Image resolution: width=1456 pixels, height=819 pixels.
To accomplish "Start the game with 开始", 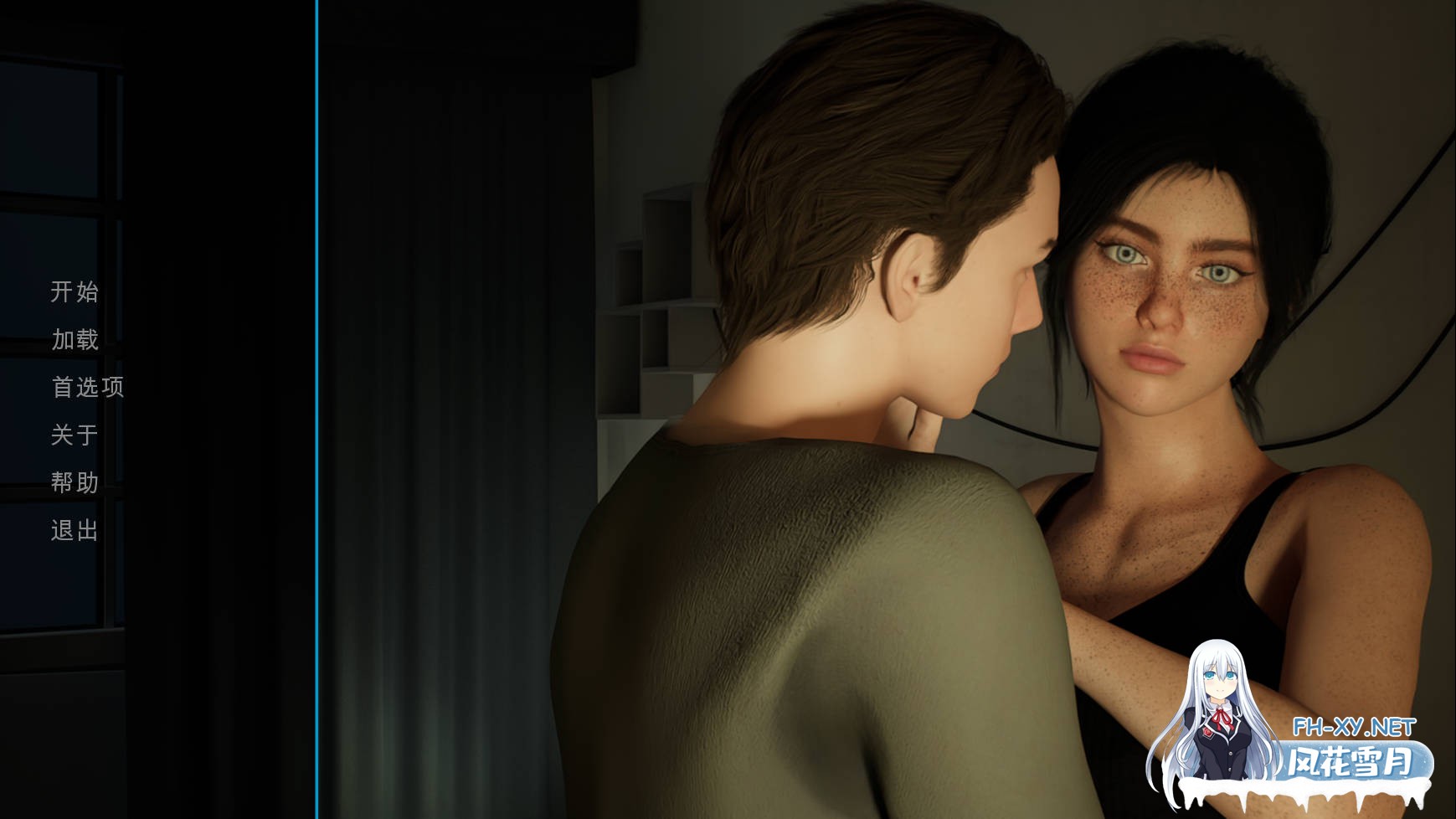I will tap(75, 292).
